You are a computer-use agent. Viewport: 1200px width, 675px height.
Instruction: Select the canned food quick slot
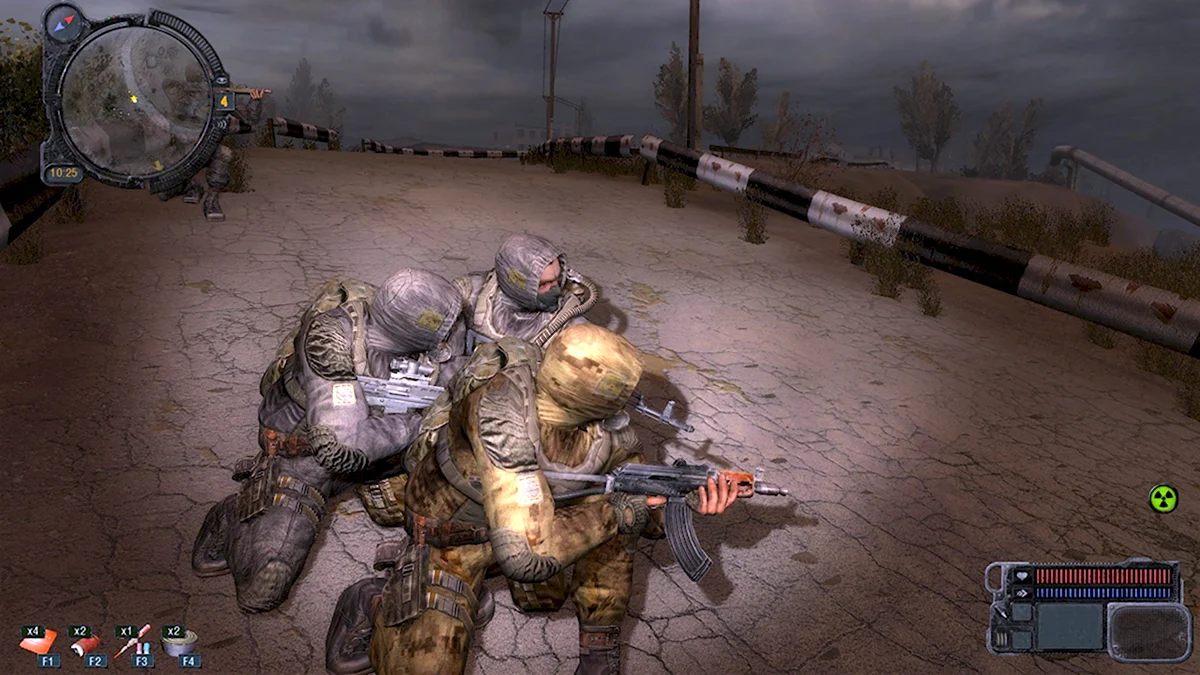(179, 643)
